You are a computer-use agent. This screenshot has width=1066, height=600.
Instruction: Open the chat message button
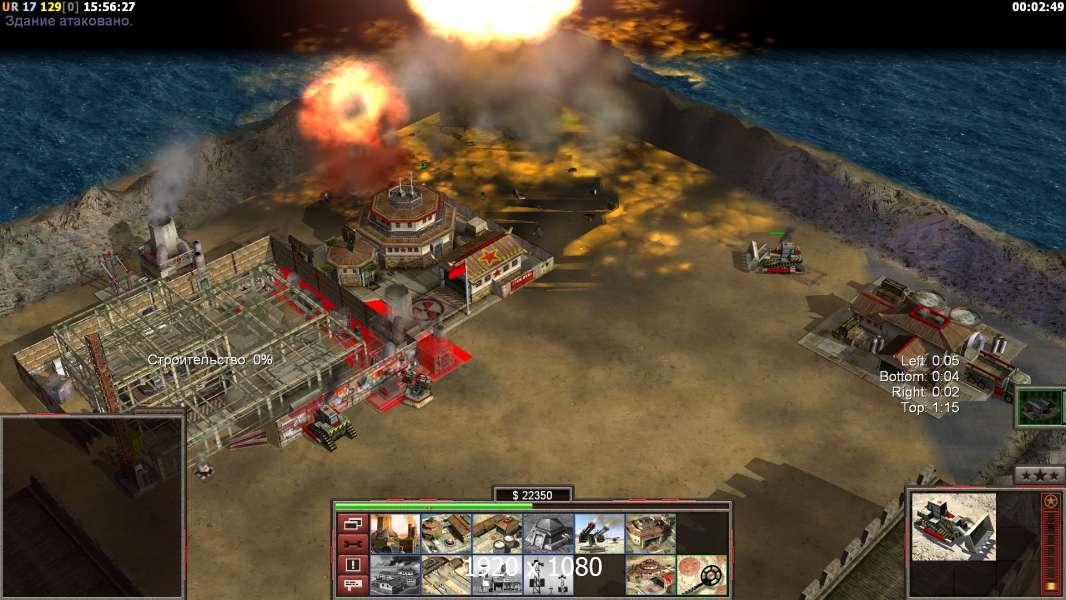tap(352, 586)
